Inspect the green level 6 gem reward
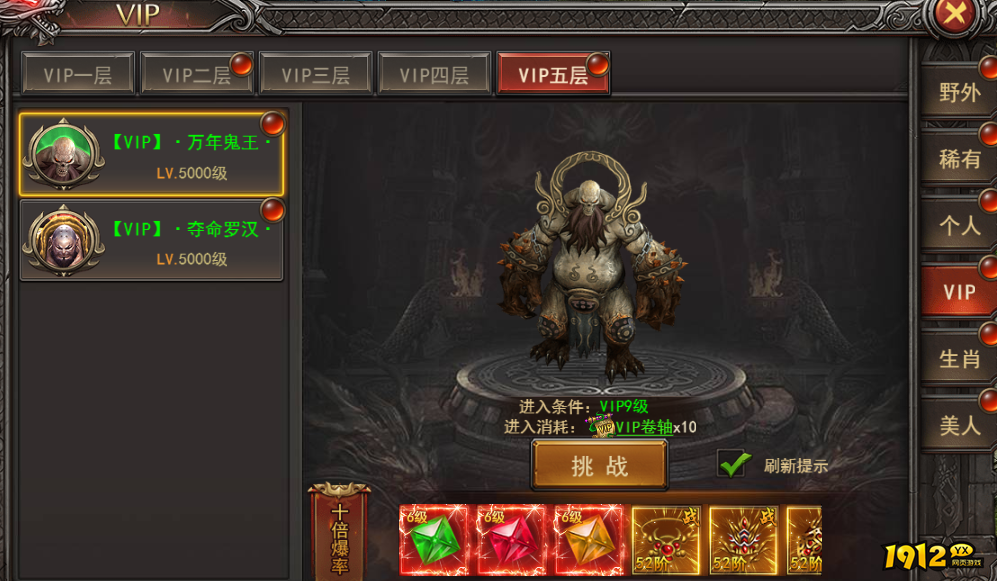This screenshot has height=581, width=997. [x=433, y=540]
